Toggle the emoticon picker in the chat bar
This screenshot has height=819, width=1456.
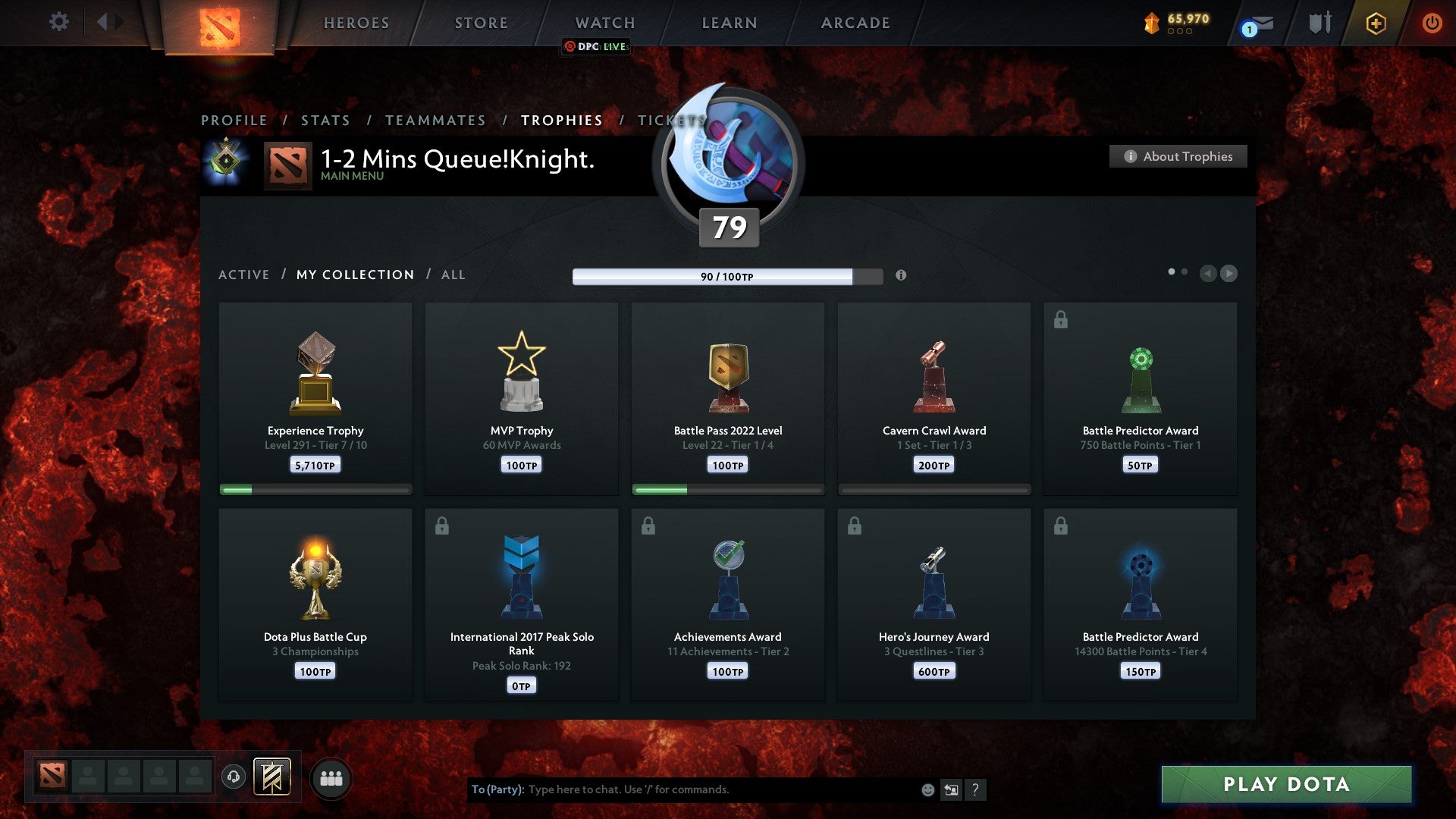point(927,789)
